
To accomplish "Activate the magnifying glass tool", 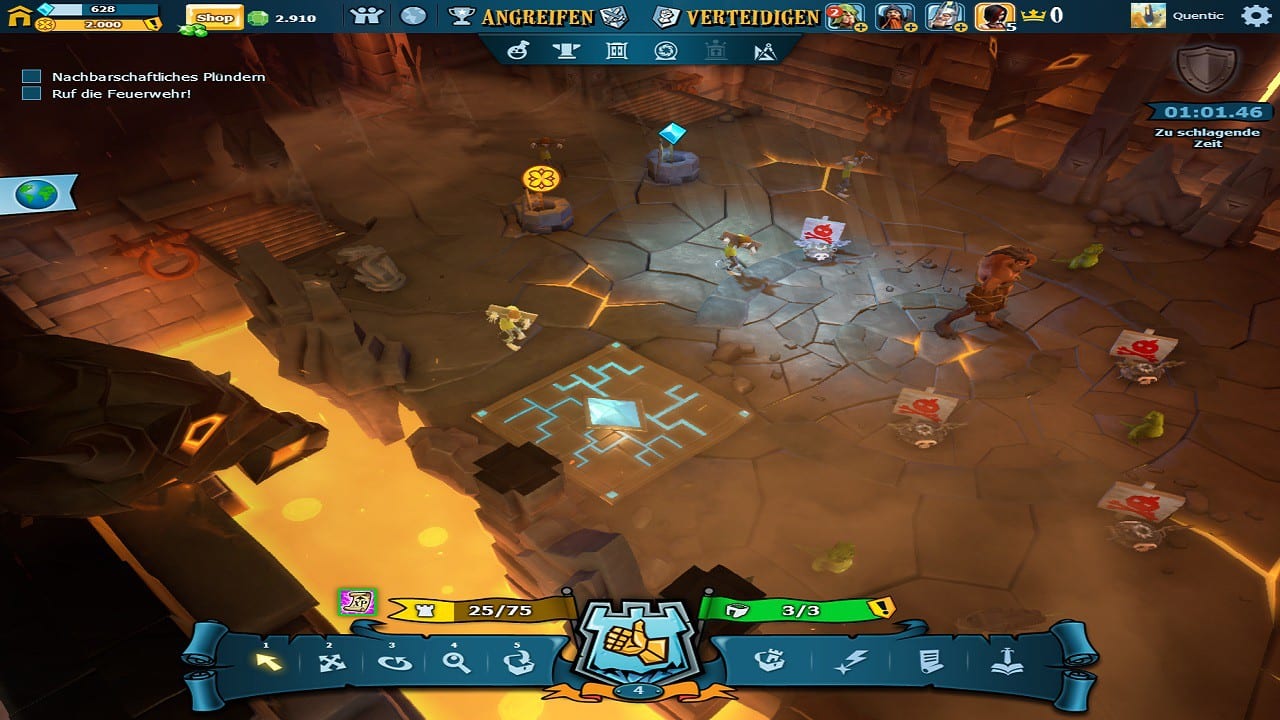I will [x=456, y=662].
